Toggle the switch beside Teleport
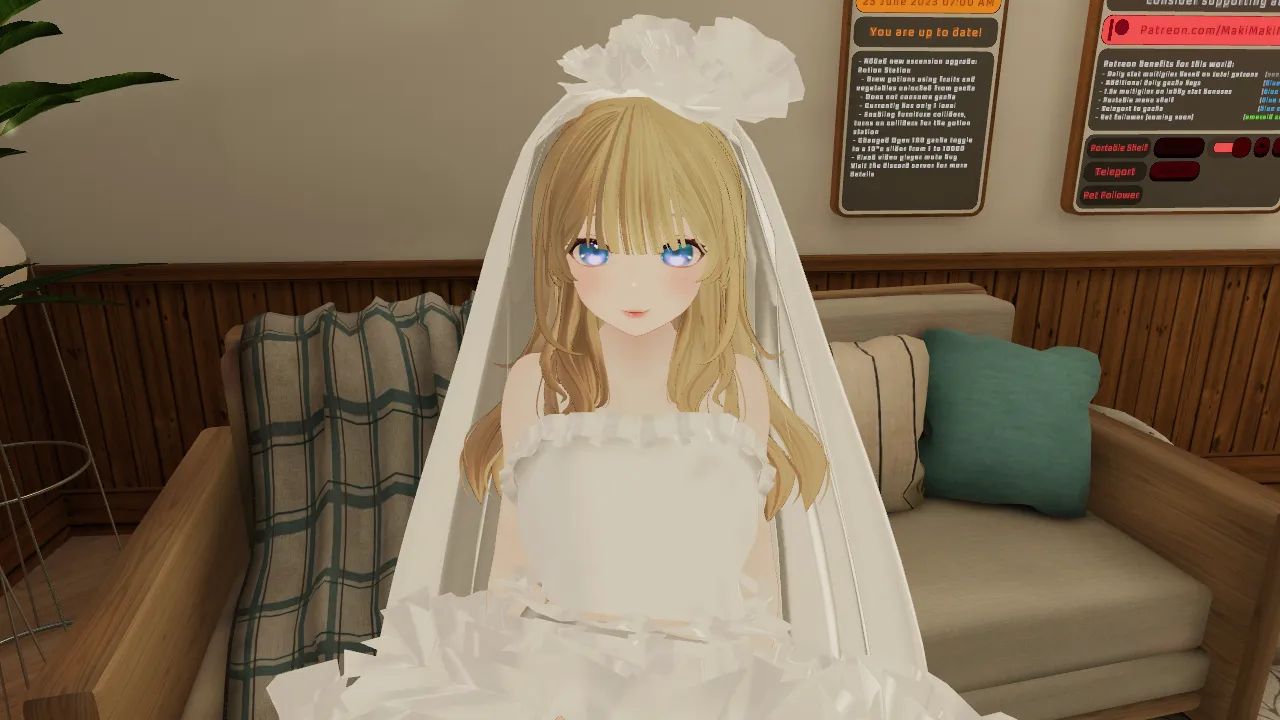Image resolution: width=1280 pixels, height=720 pixels. pos(1176,171)
